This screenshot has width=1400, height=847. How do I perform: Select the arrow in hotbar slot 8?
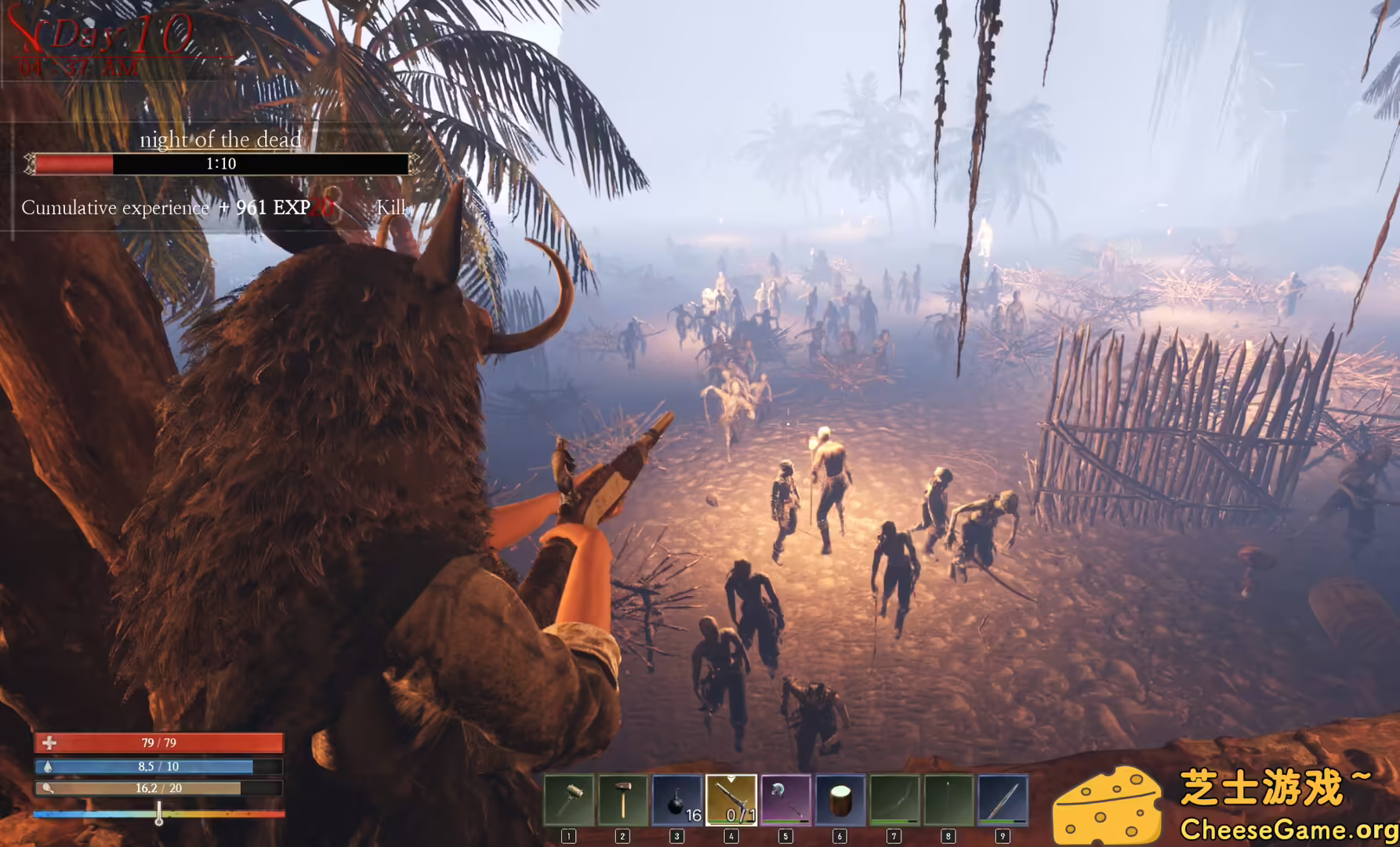click(x=948, y=800)
